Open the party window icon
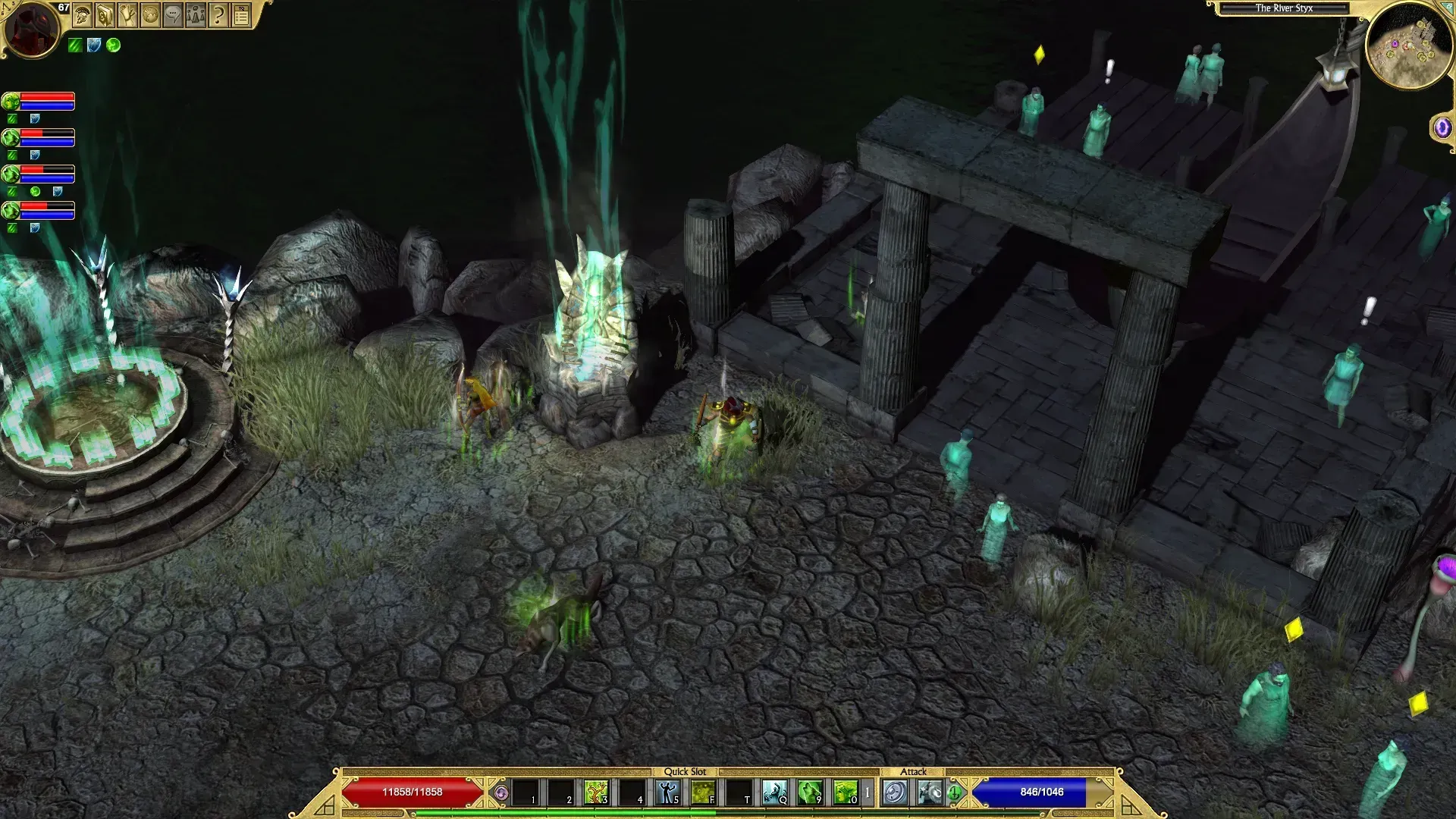The height and width of the screenshot is (819, 1456). tap(196, 14)
